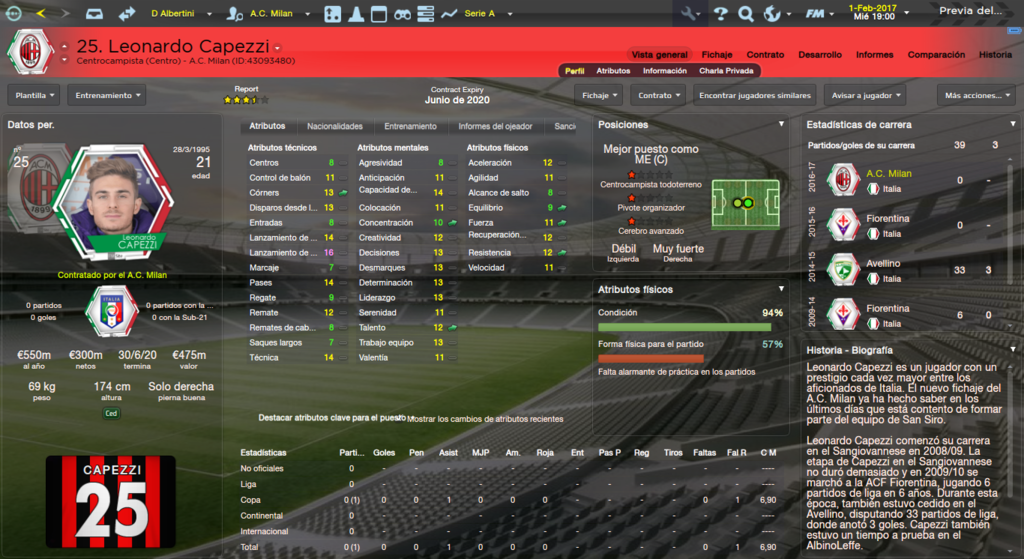This screenshot has width=1024, height=559.
Task: Show the Informes del ojeador tab
Action: [x=495, y=127]
